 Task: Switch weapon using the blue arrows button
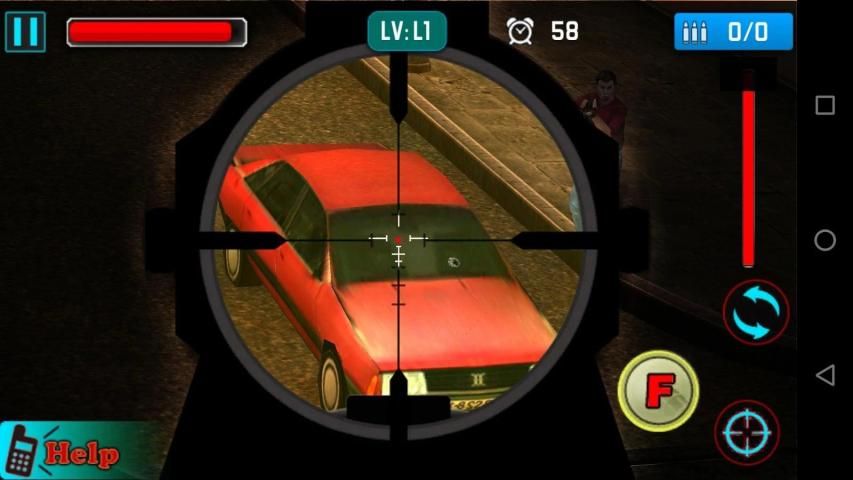coord(756,312)
